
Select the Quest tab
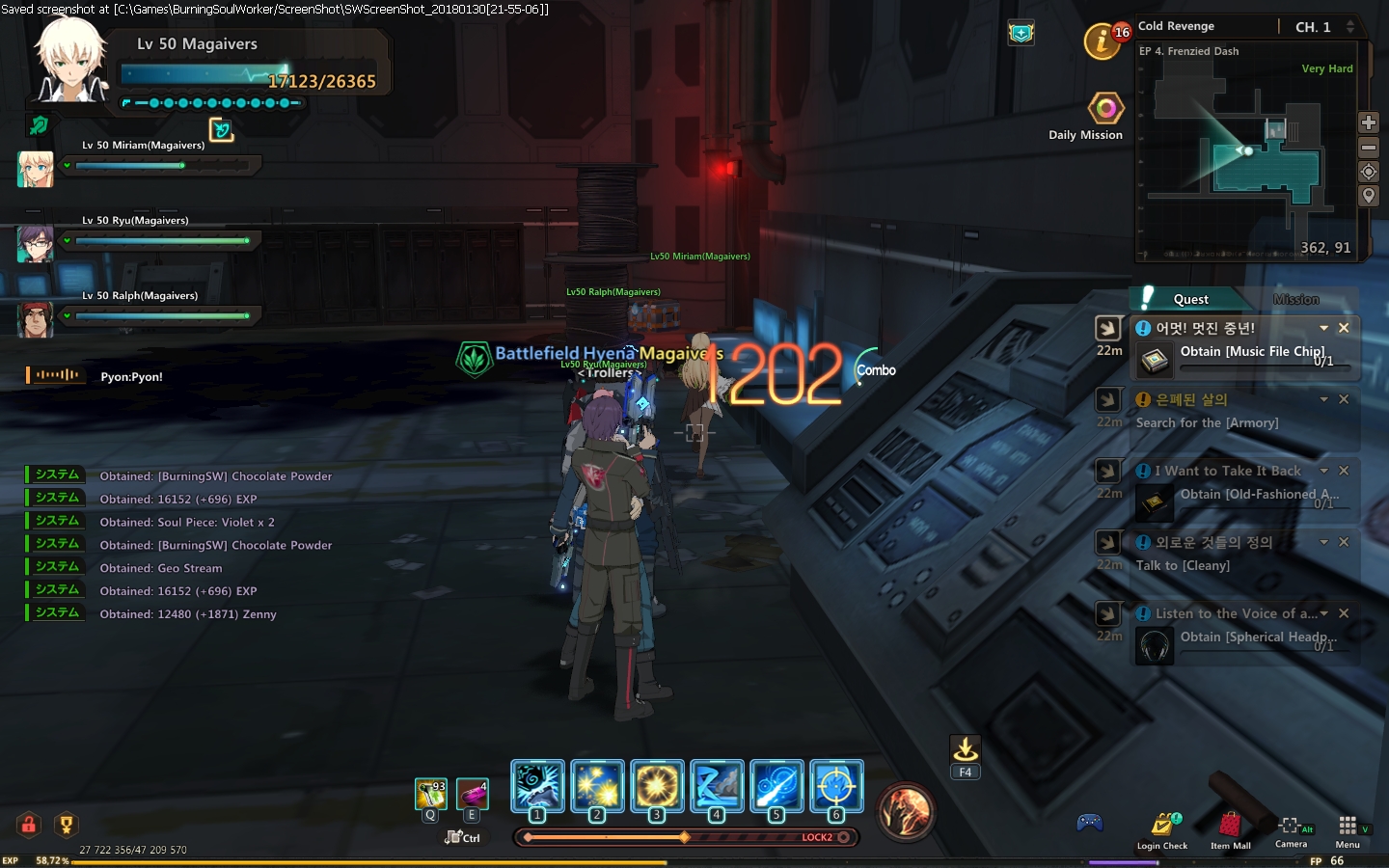tap(1189, 299)
